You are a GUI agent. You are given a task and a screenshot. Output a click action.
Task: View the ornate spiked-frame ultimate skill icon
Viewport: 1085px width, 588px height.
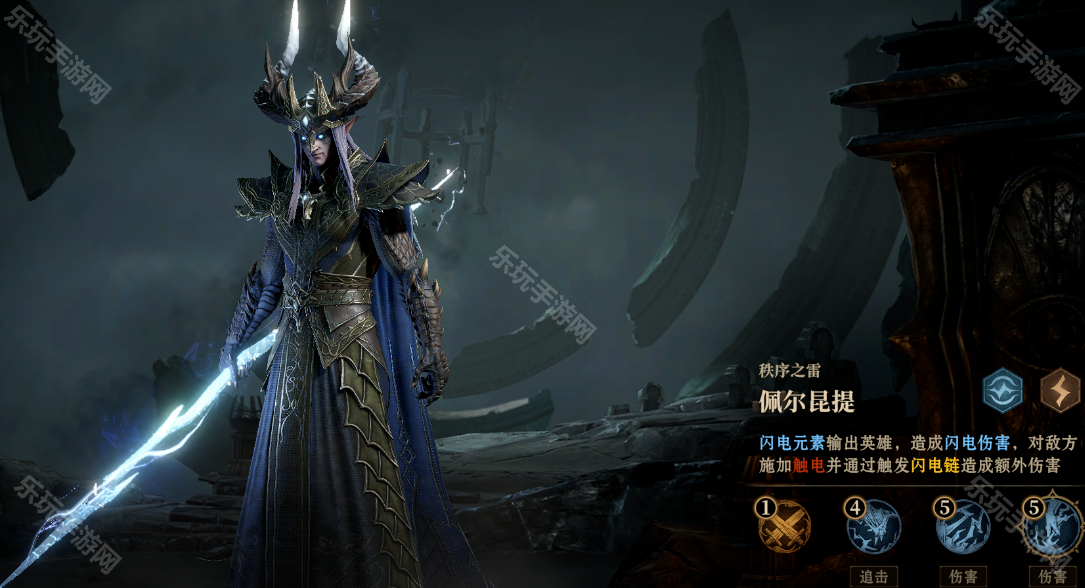1052,527
